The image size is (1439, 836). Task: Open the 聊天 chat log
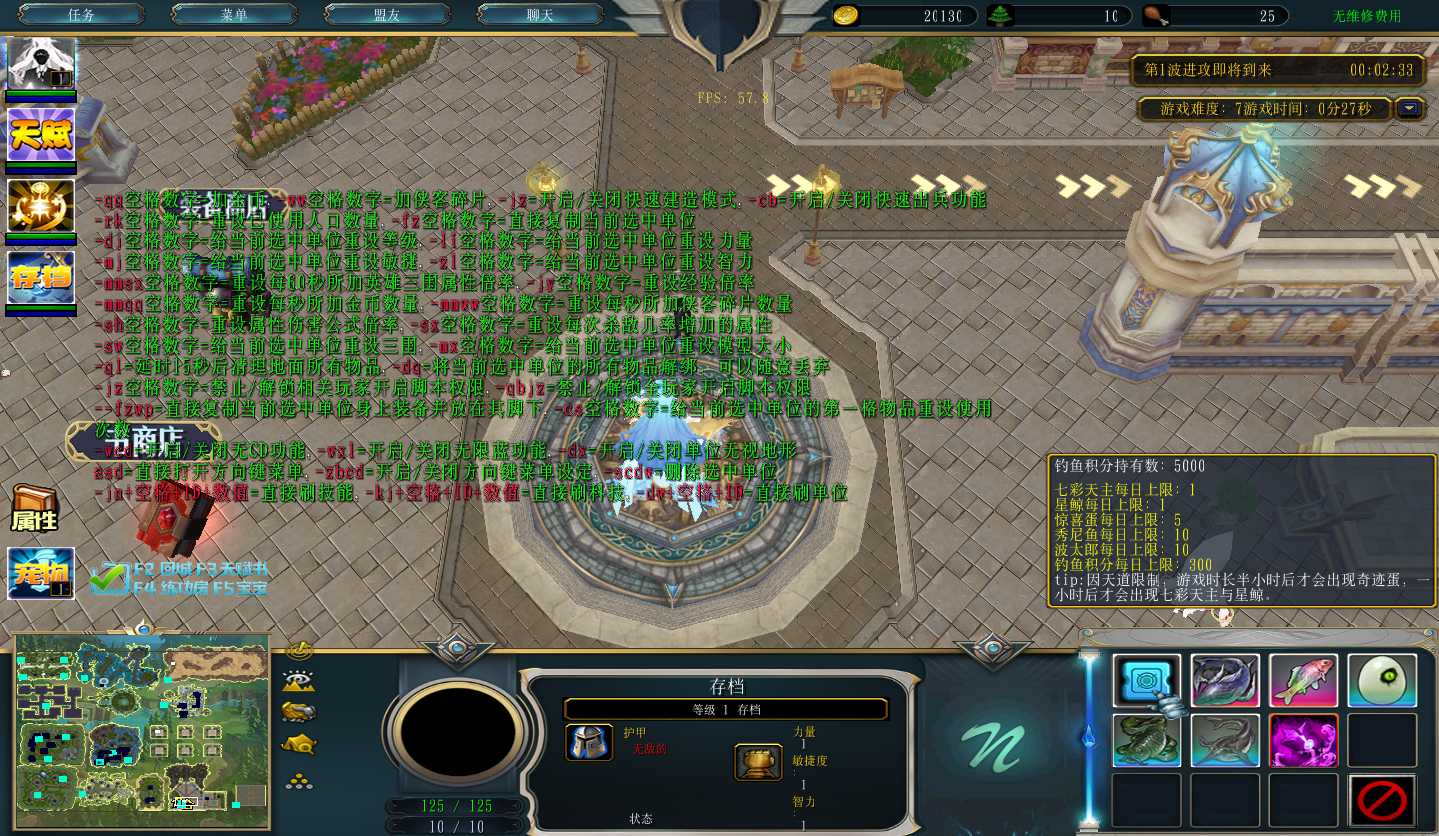(x=540, y=15)
